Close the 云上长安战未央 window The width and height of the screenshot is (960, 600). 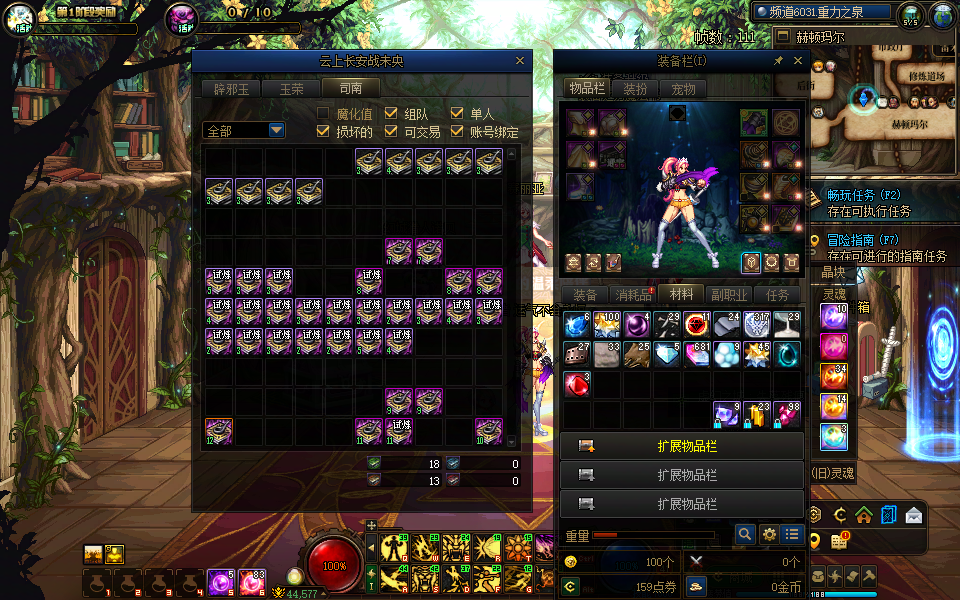pos(519,61)
